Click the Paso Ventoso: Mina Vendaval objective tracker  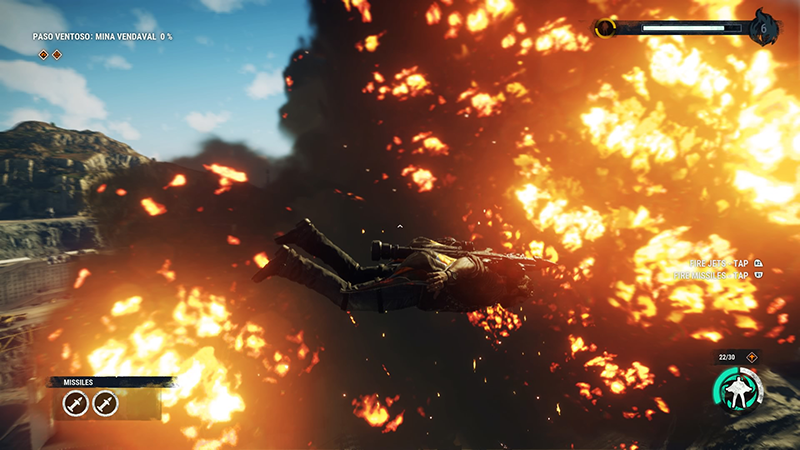point(102,37)
